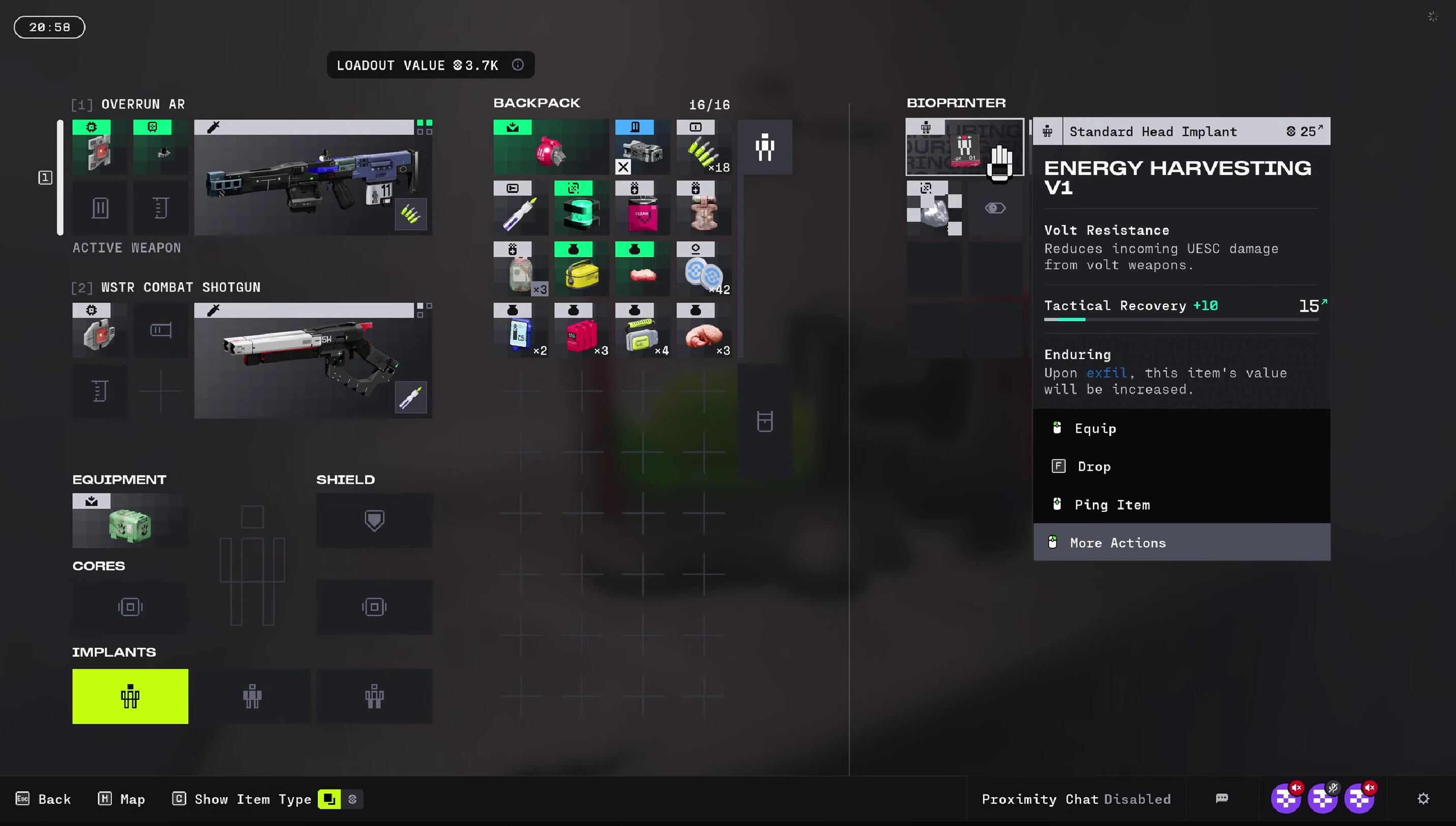Click the empty shield slot
The image size is (1456, 826).
point(374,520)
